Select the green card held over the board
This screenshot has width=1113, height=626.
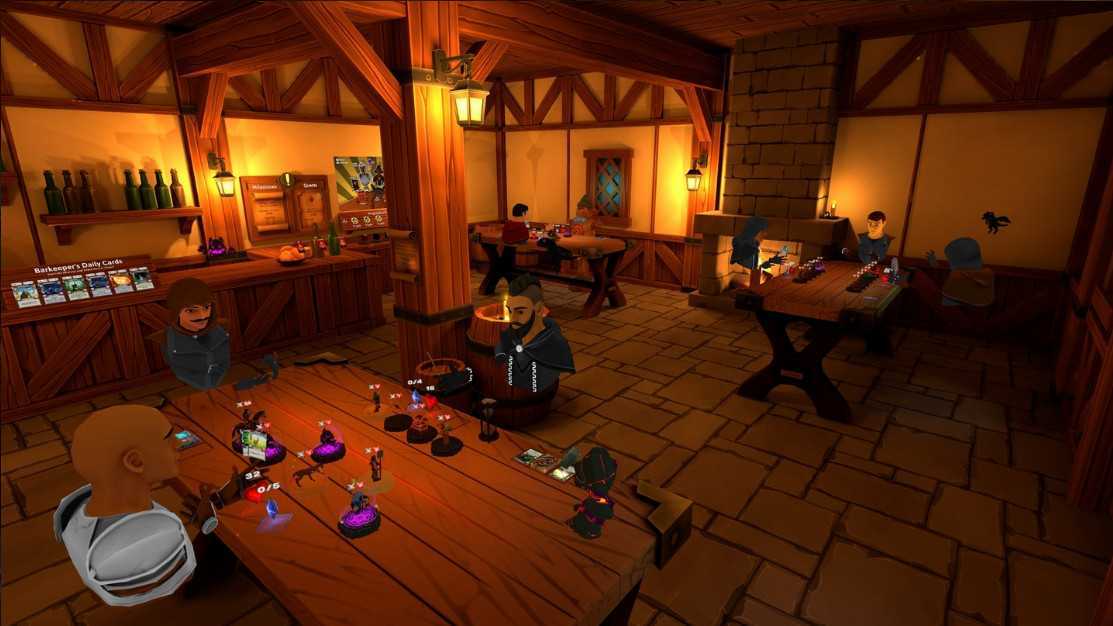coord(254,441)
